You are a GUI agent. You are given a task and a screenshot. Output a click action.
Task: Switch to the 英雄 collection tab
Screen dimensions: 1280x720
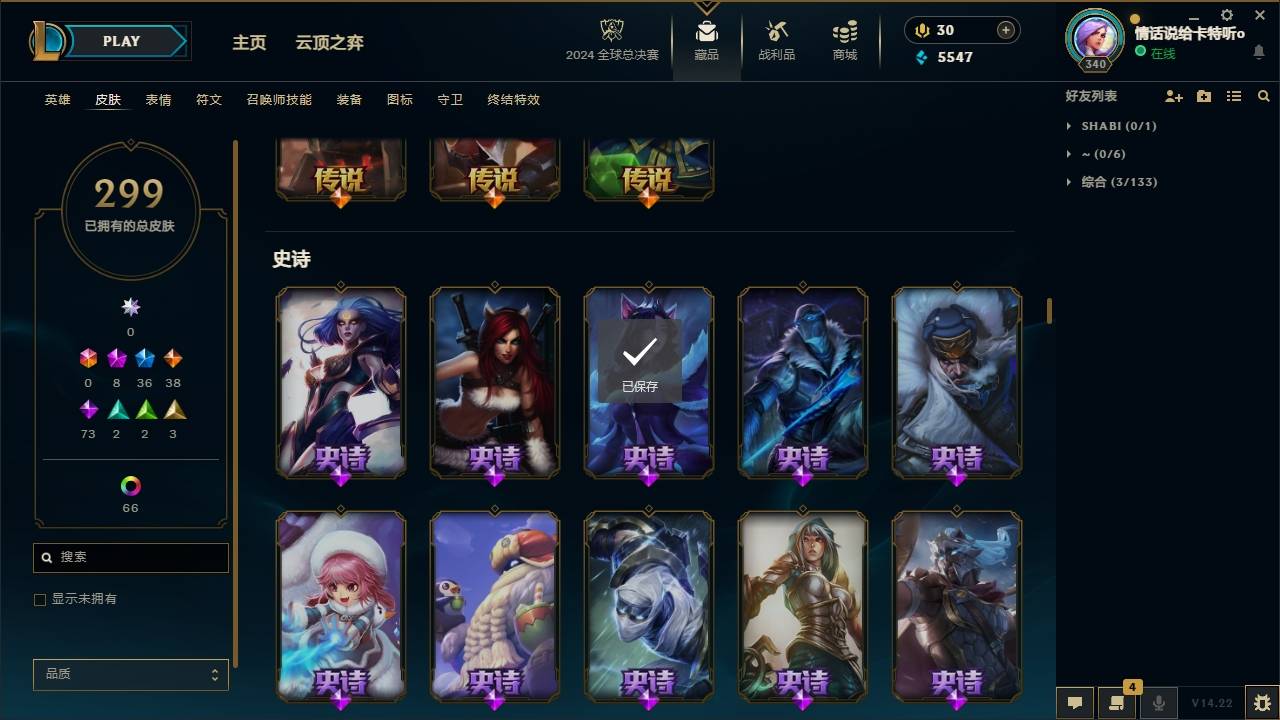[x=57, y=100]
